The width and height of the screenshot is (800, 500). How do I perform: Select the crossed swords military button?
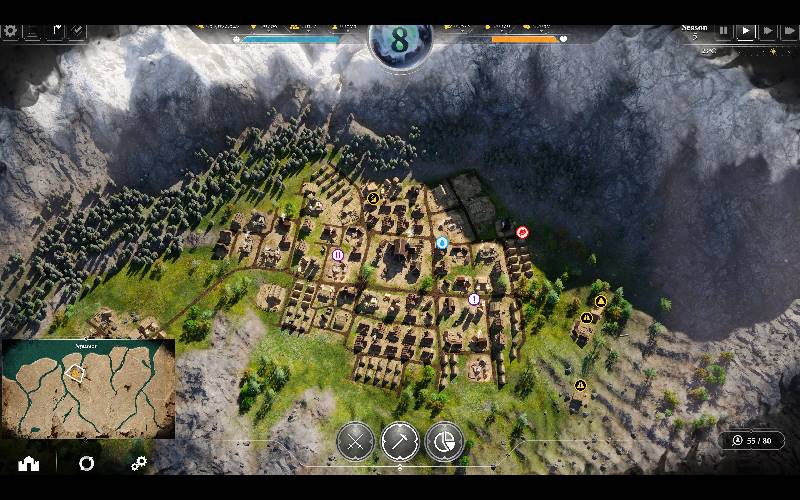tap(355, 441)
